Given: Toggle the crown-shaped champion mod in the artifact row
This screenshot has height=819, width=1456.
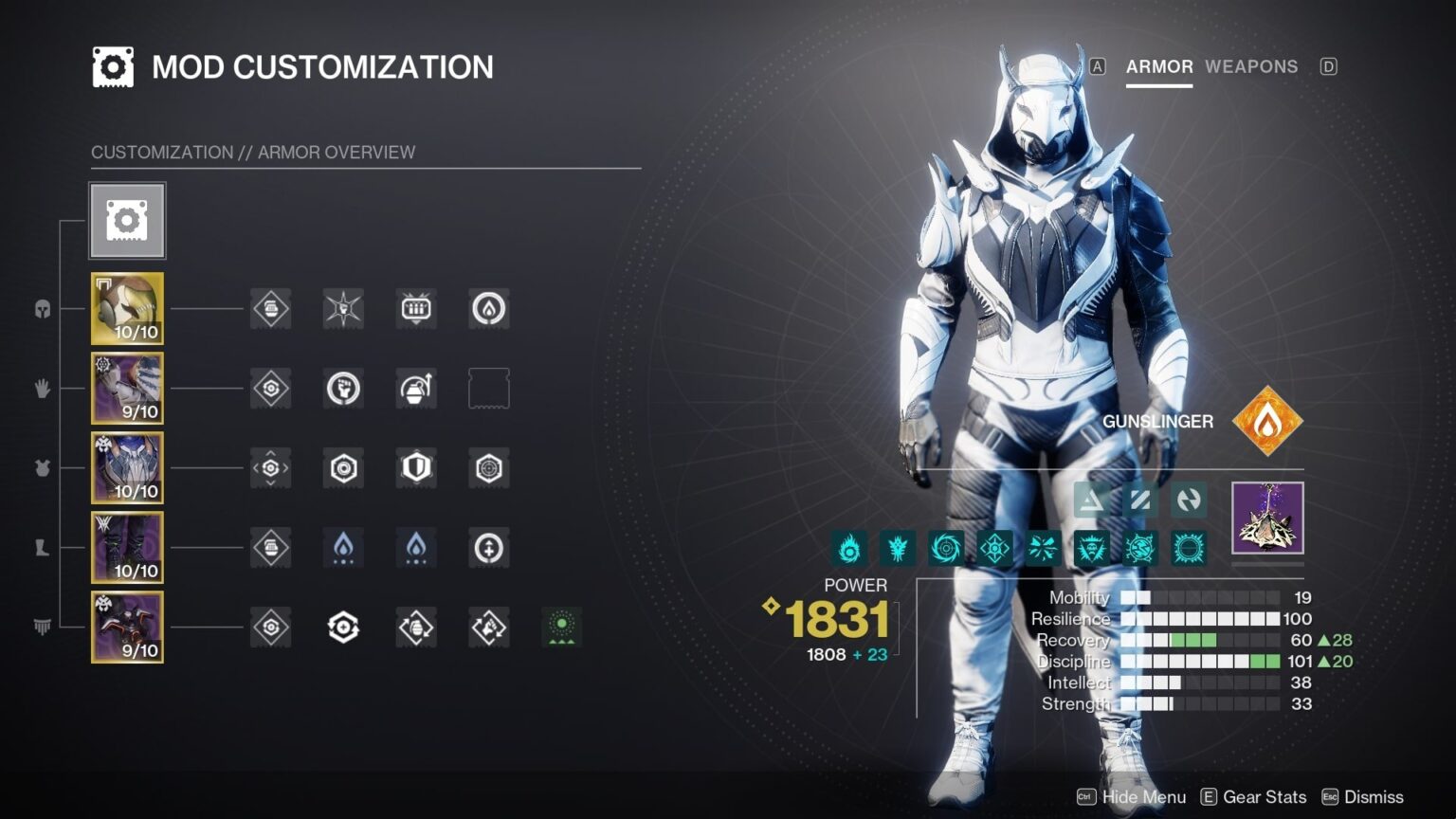Looking at the screenshot, I should coord(1092,548).
